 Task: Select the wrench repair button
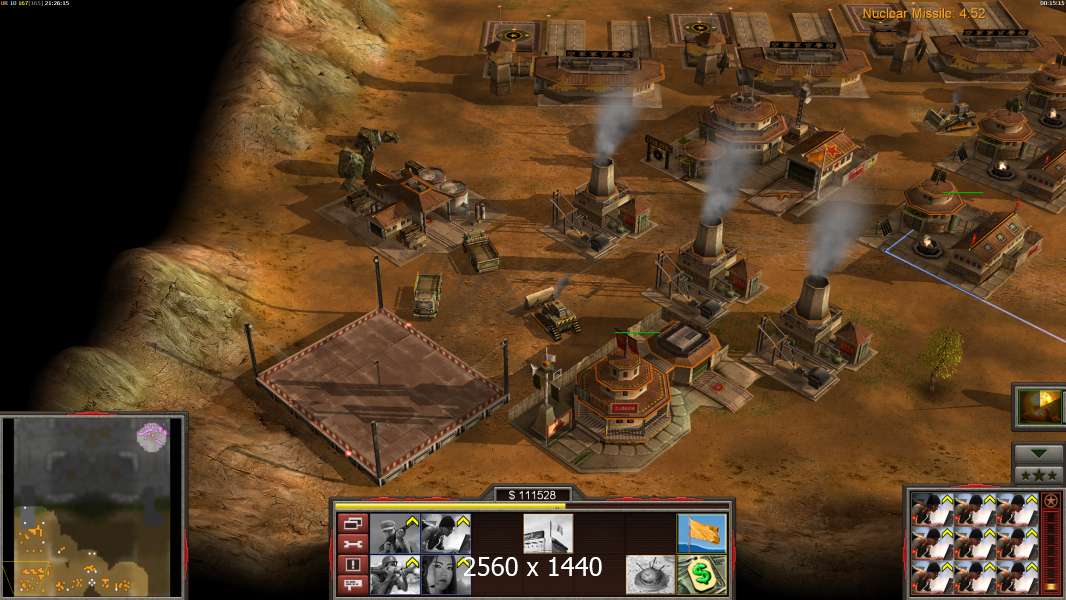tap(352, 544)
